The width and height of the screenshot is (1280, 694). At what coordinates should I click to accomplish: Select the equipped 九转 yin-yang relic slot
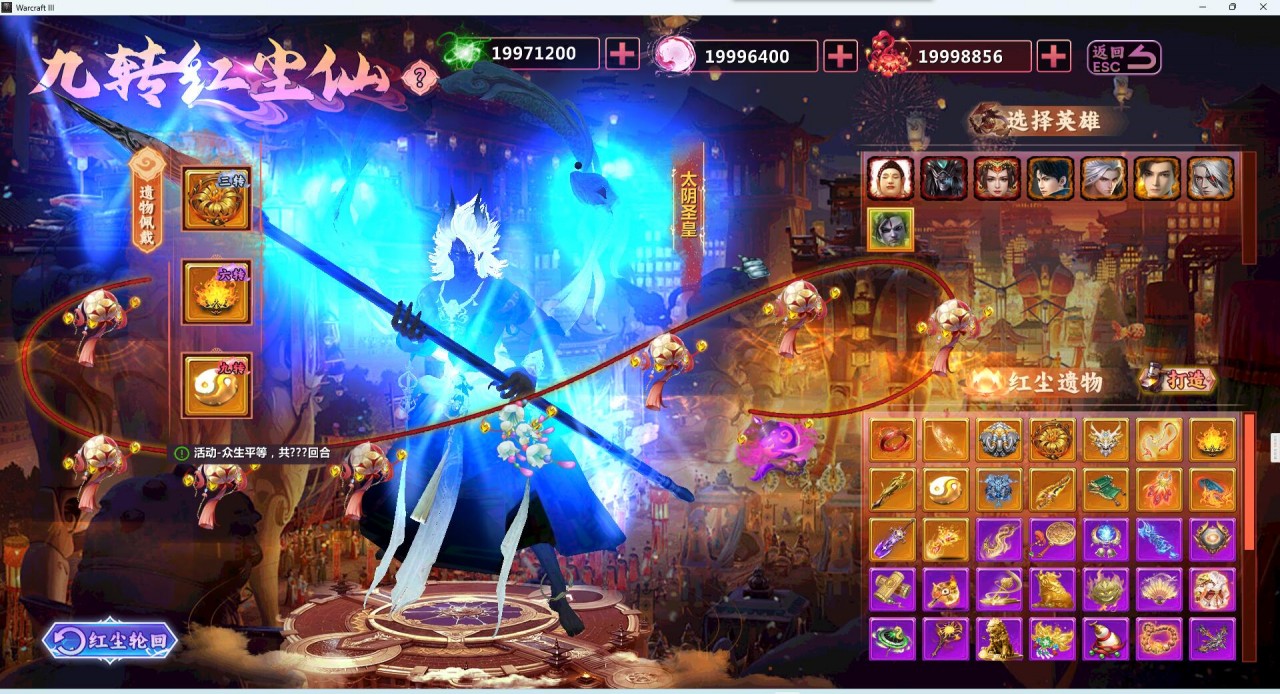click(x=216, y=385)
